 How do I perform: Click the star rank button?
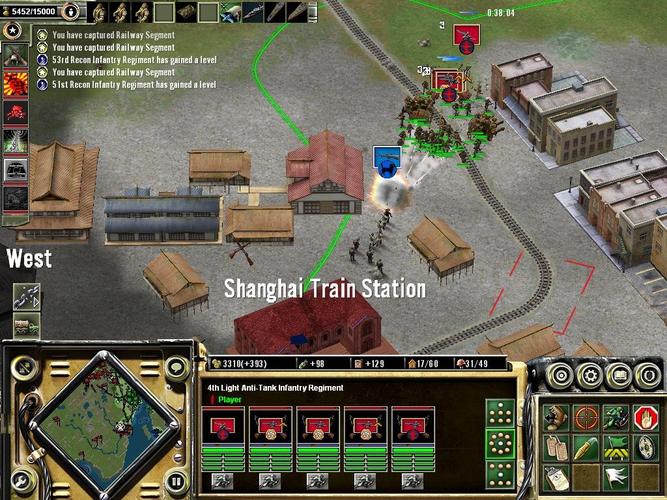coord(15,30)
